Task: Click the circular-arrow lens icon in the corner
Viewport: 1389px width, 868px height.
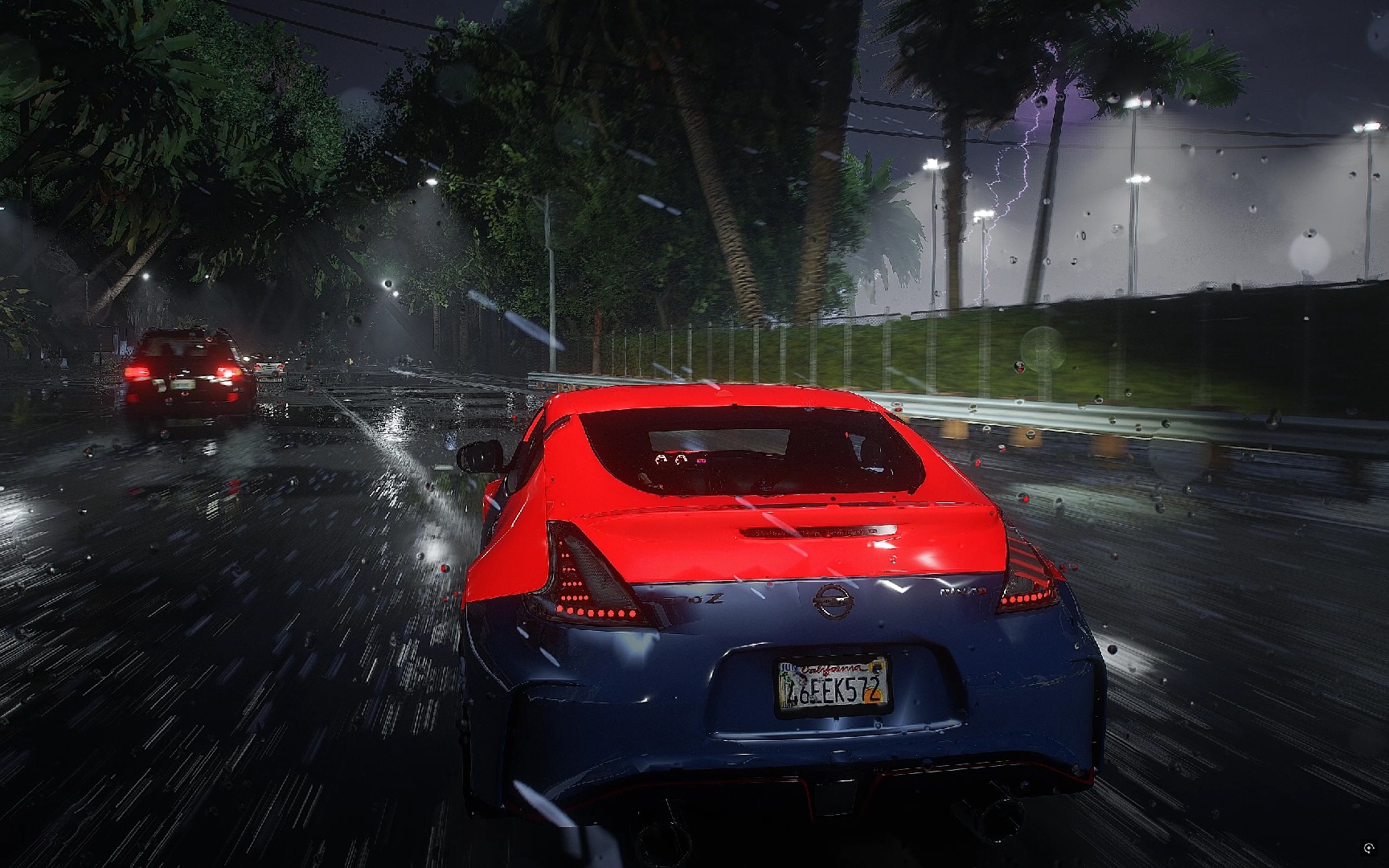Action: click(x=1370, y=849)
